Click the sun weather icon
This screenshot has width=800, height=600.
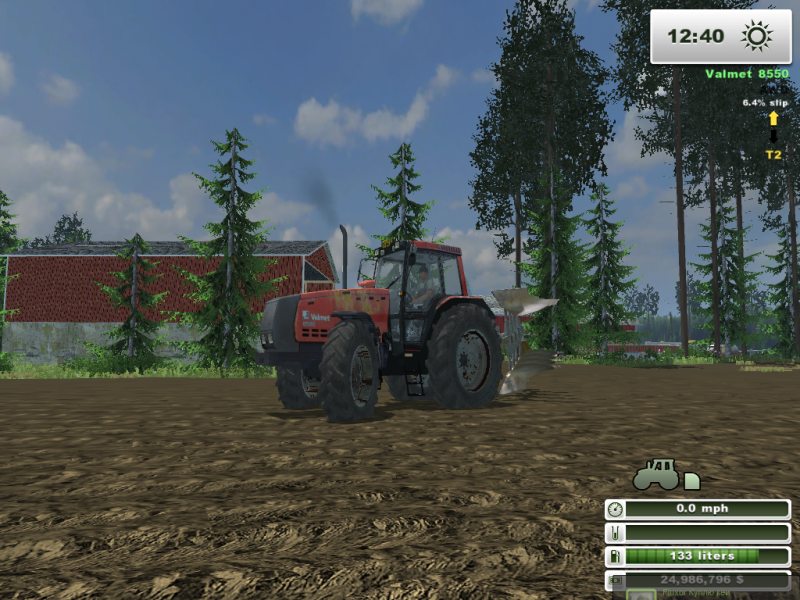click(757, 37)
